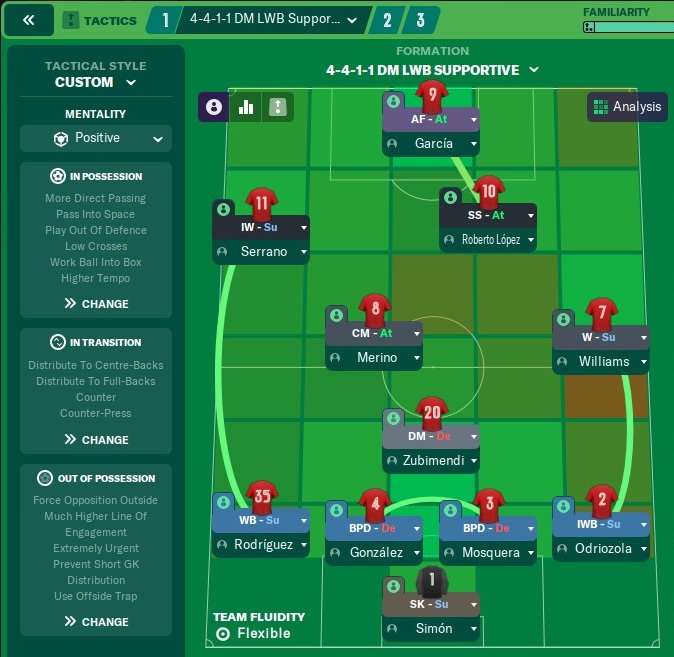Screen dimensions: 674x657
Task: Switch to tactic slot 3
Action: (x=421, y=20)
